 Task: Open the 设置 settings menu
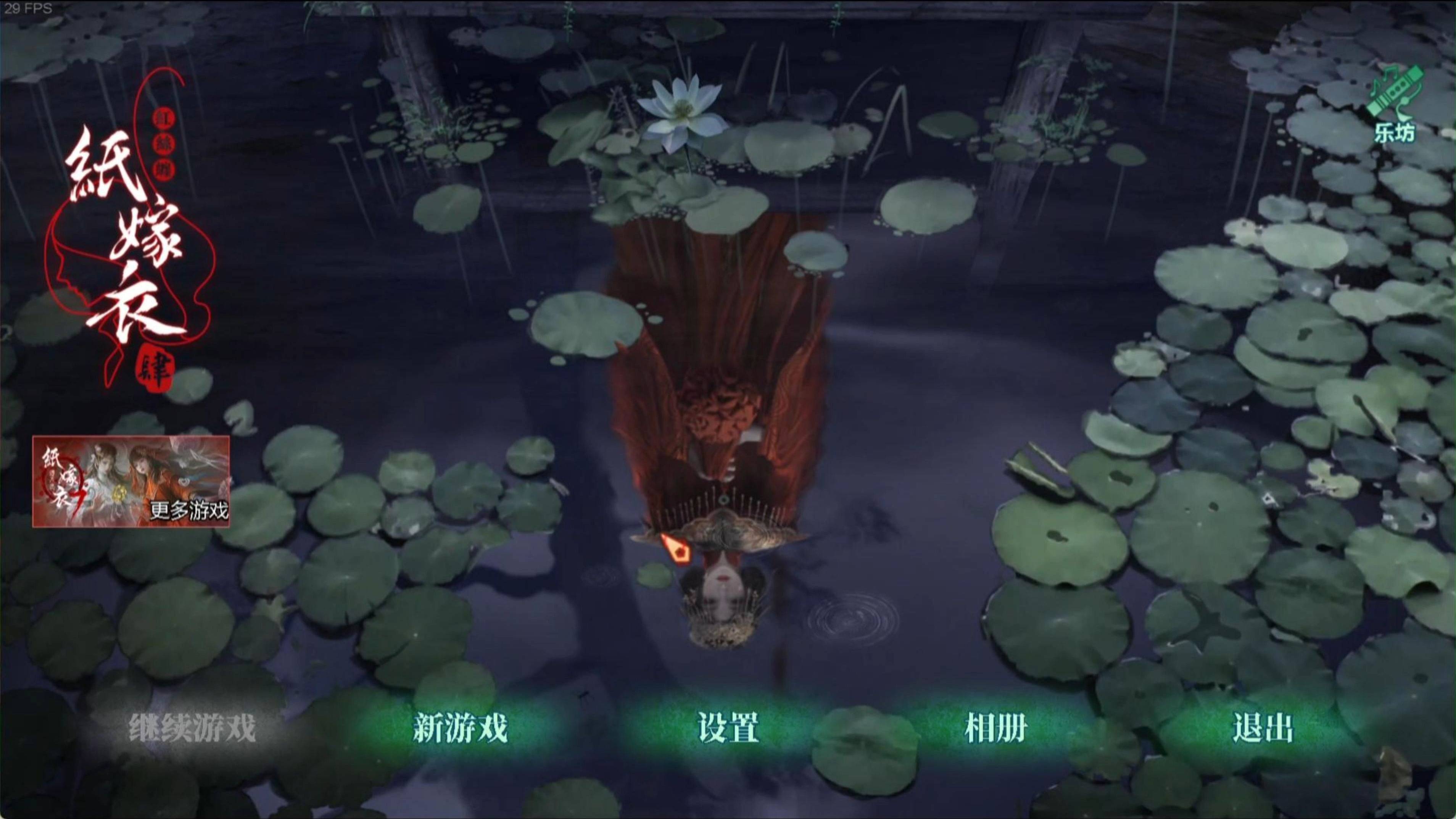click(728, 728)
